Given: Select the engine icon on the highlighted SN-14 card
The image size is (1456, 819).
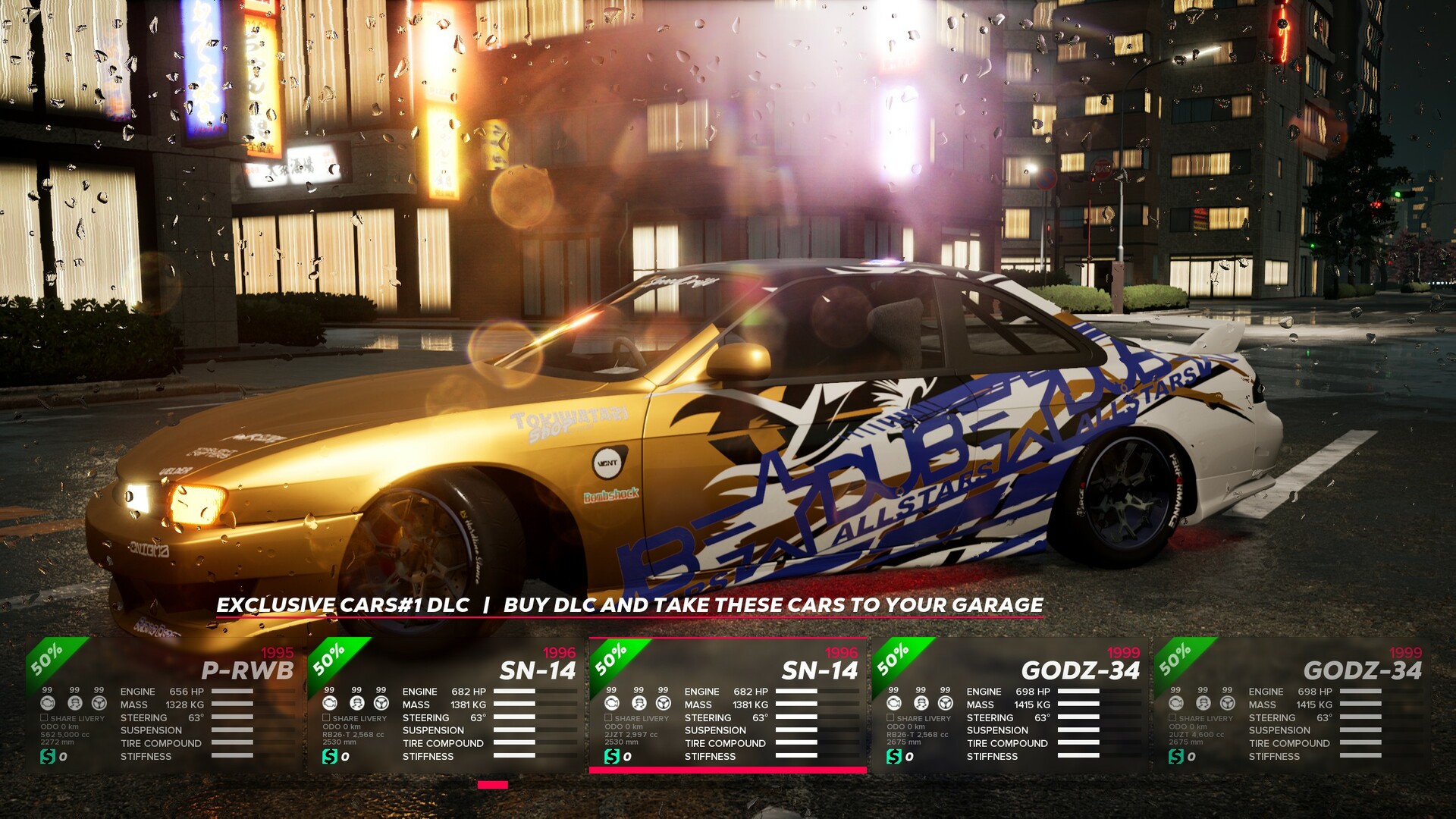Looking at the screenshot, I should coord(613,704).
